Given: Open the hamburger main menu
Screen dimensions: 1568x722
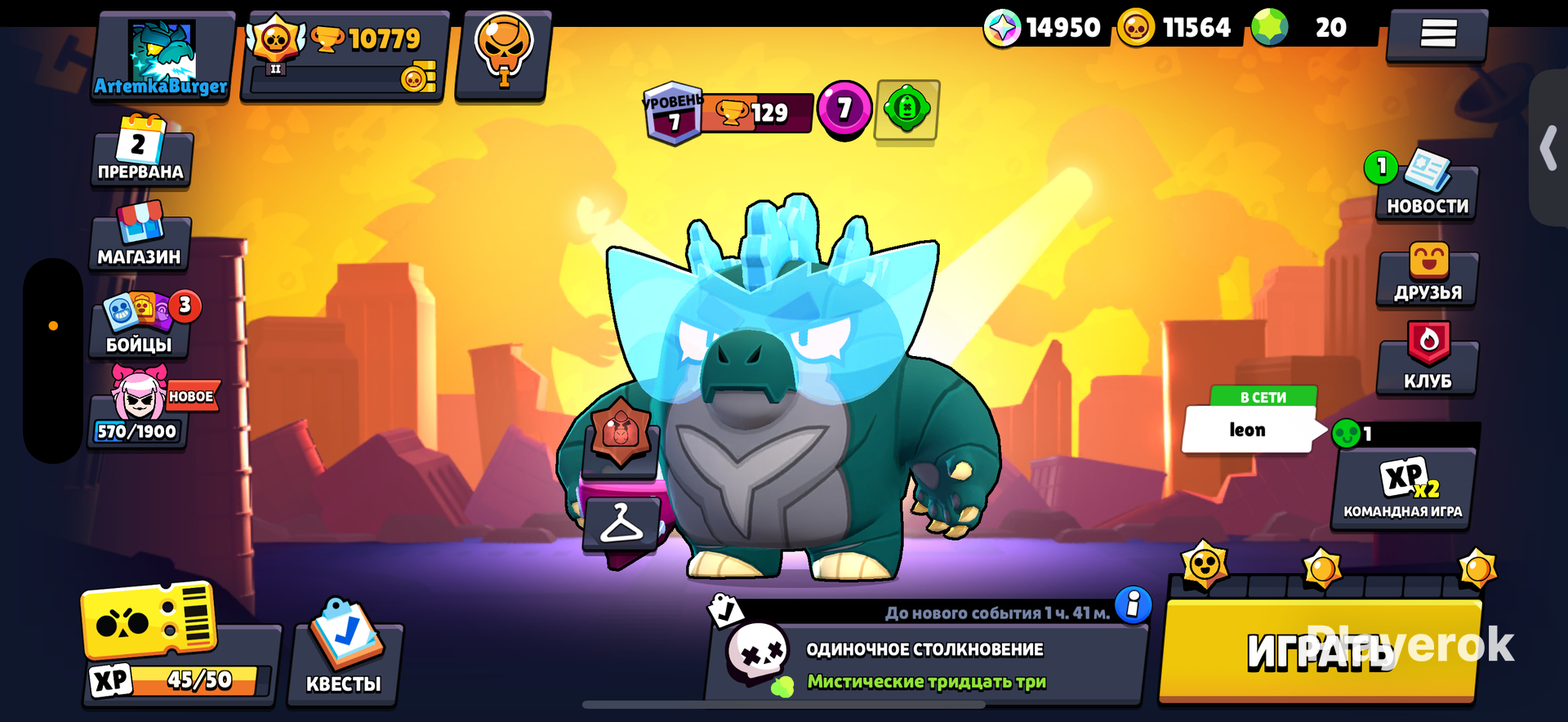Looking at the screenshot, I should pyautogui.click(x=1437, y=34).
